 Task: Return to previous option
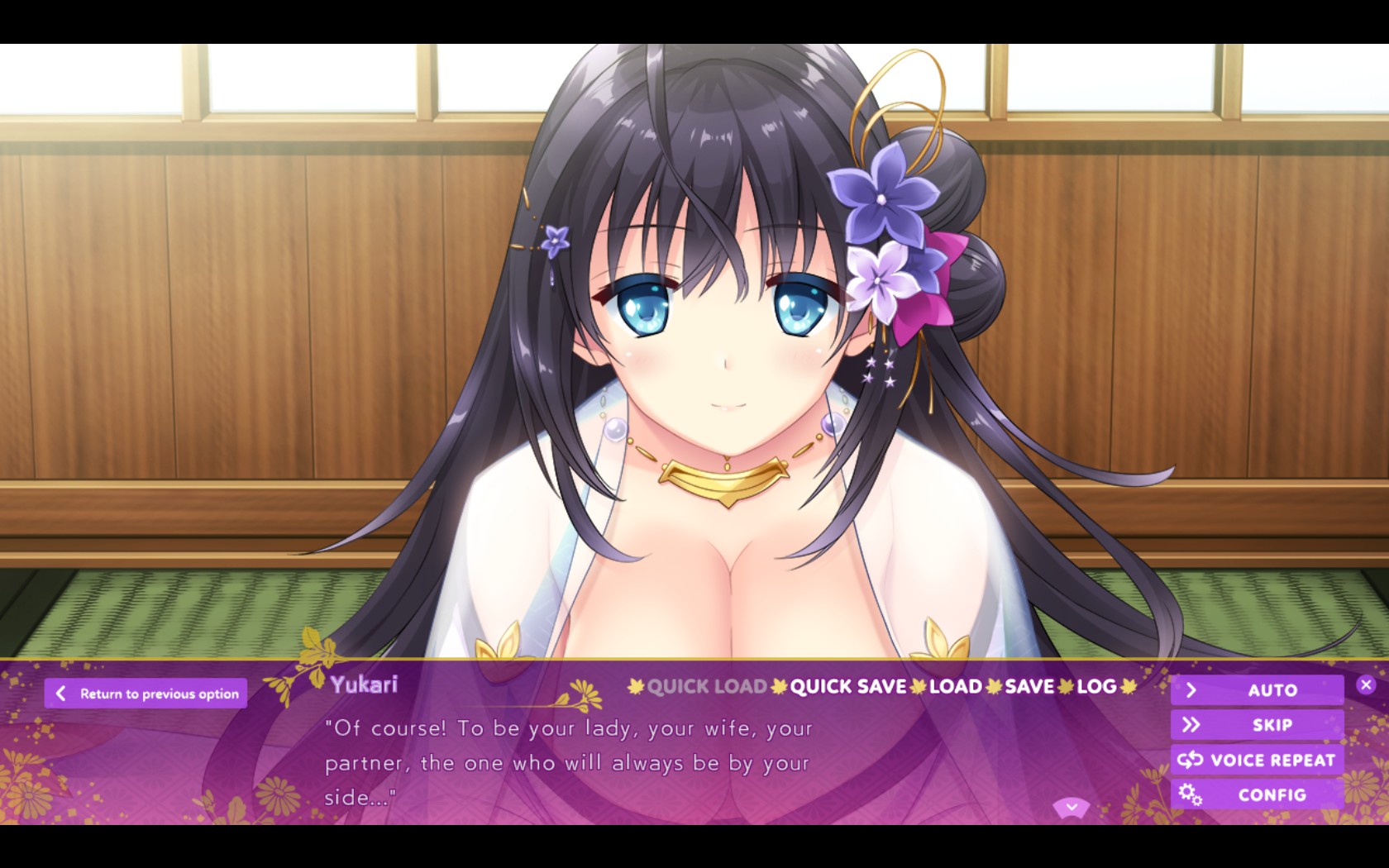pyautogui.click(x=146, y=694)
